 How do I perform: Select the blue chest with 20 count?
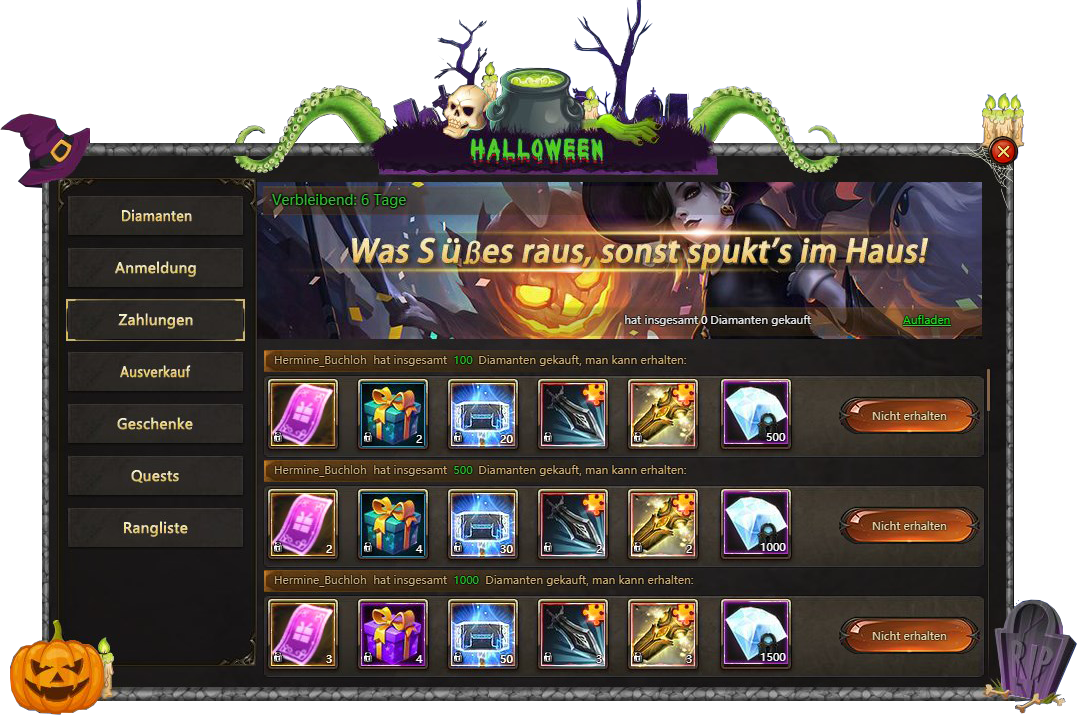[483, 414]
